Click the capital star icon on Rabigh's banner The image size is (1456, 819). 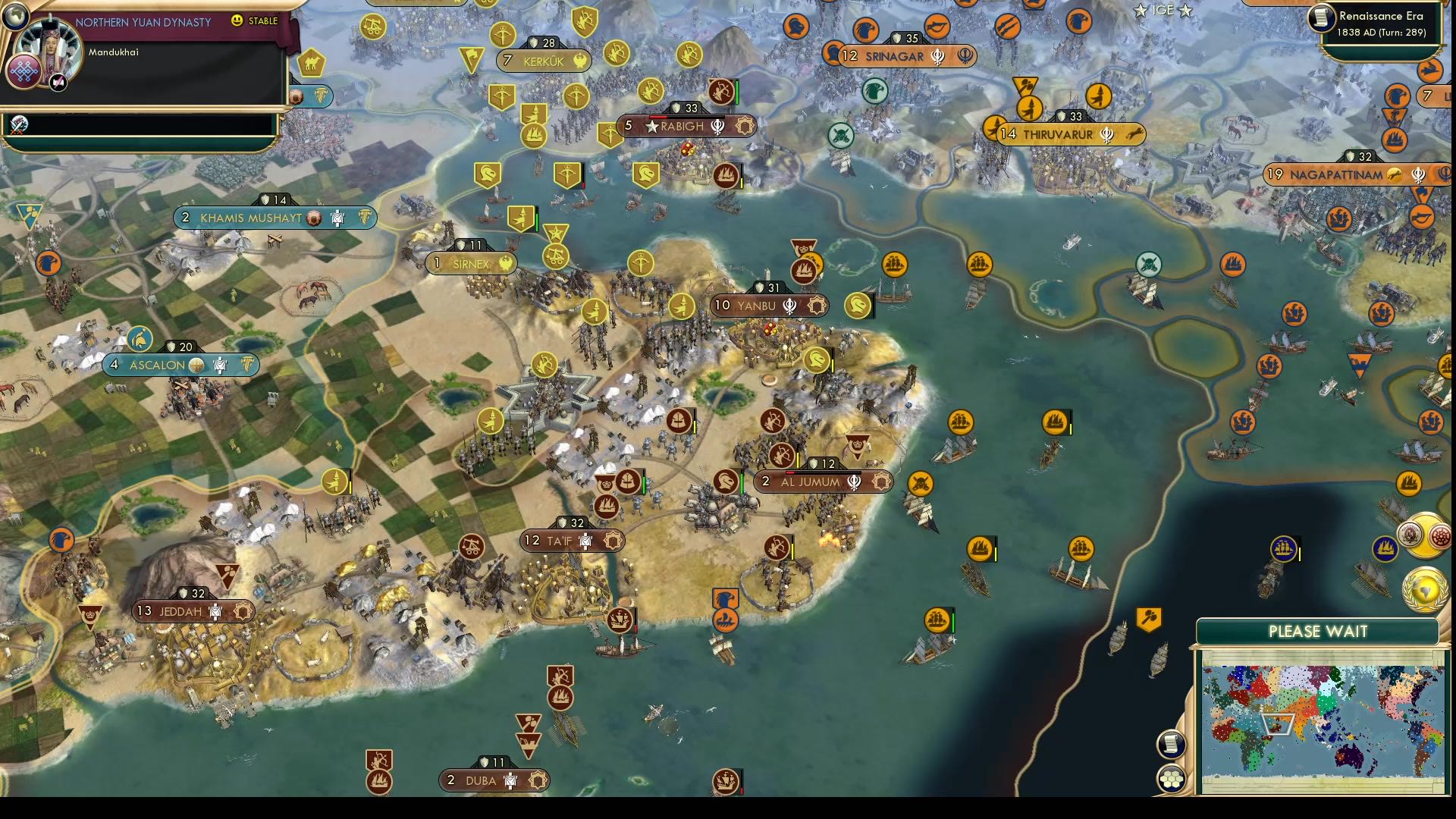(x=653, y=127)
